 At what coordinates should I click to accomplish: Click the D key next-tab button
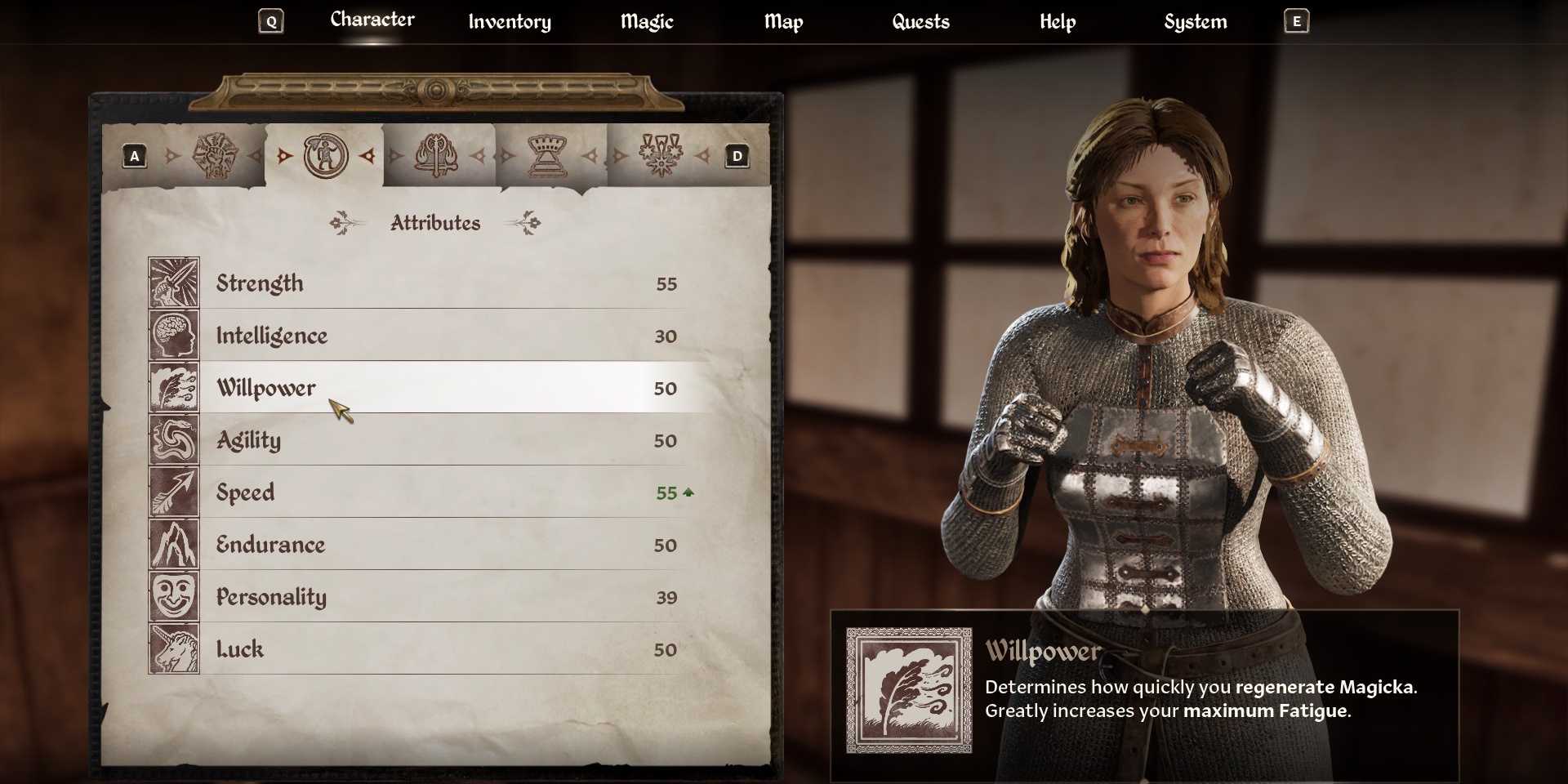pos(737,155)
